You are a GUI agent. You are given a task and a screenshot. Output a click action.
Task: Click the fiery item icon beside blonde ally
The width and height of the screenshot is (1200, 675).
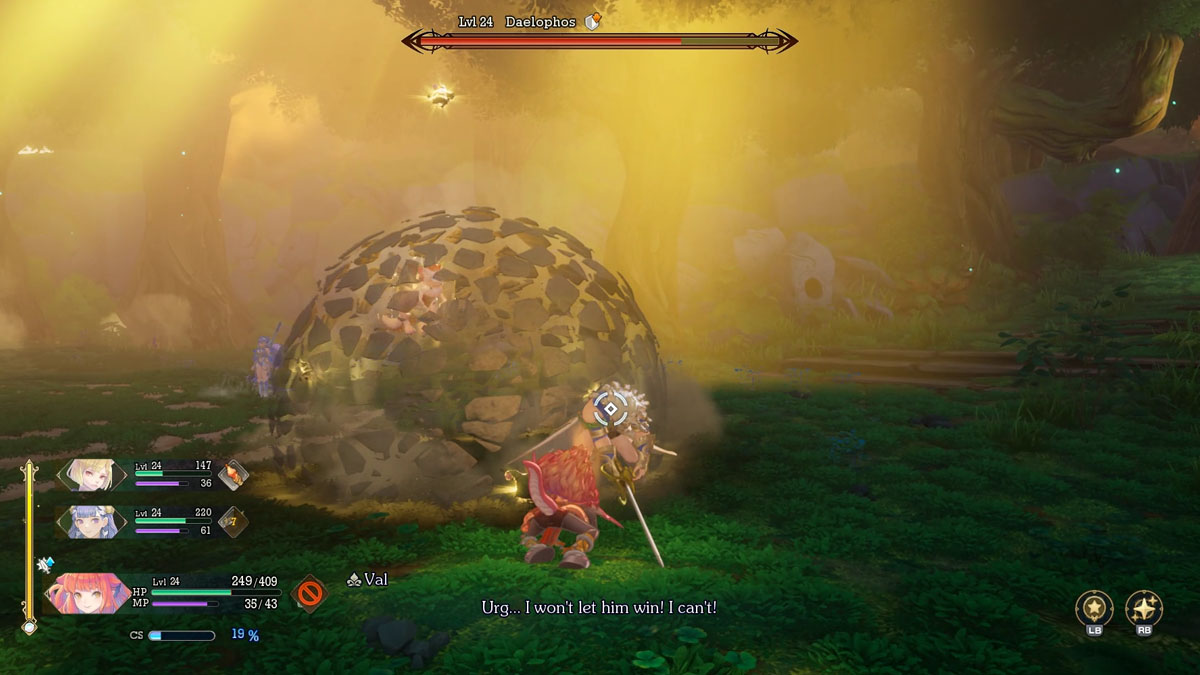point(233,475)
